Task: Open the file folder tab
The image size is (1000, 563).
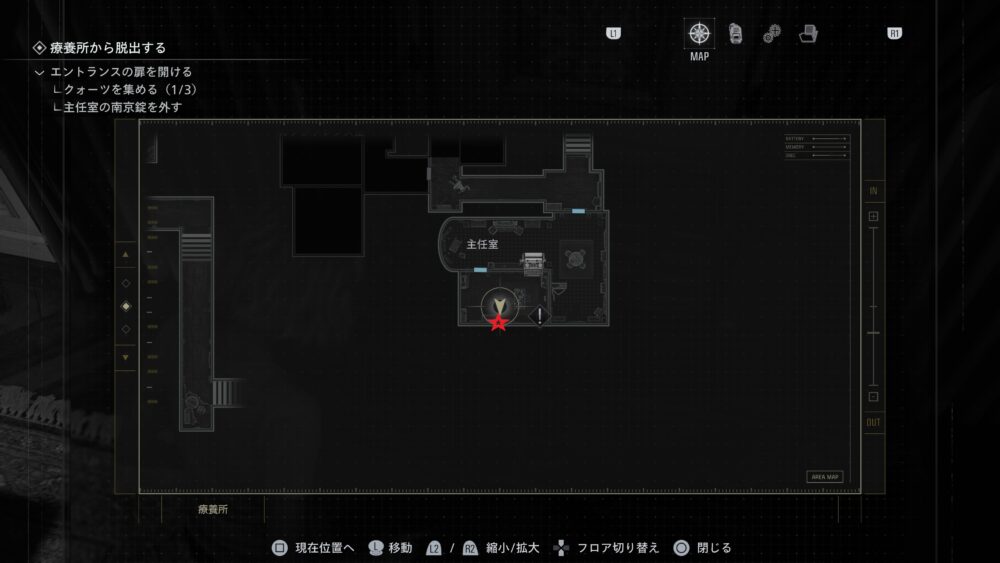Action: pos(808,34)
